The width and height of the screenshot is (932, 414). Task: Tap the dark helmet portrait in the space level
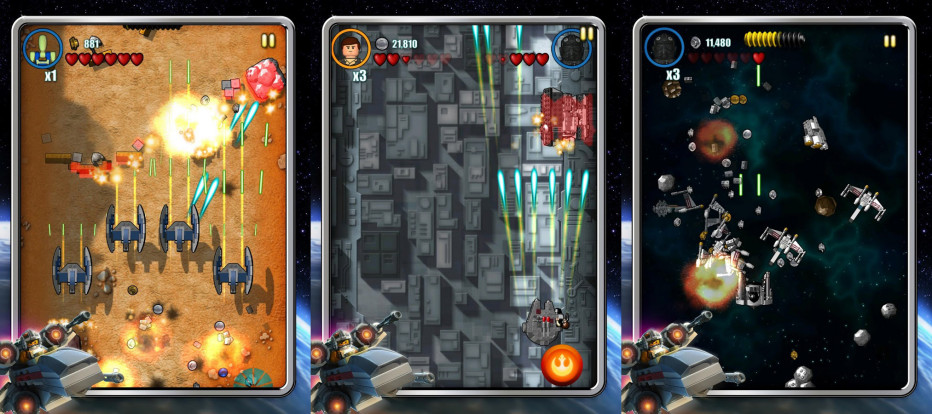click(663, 47)
